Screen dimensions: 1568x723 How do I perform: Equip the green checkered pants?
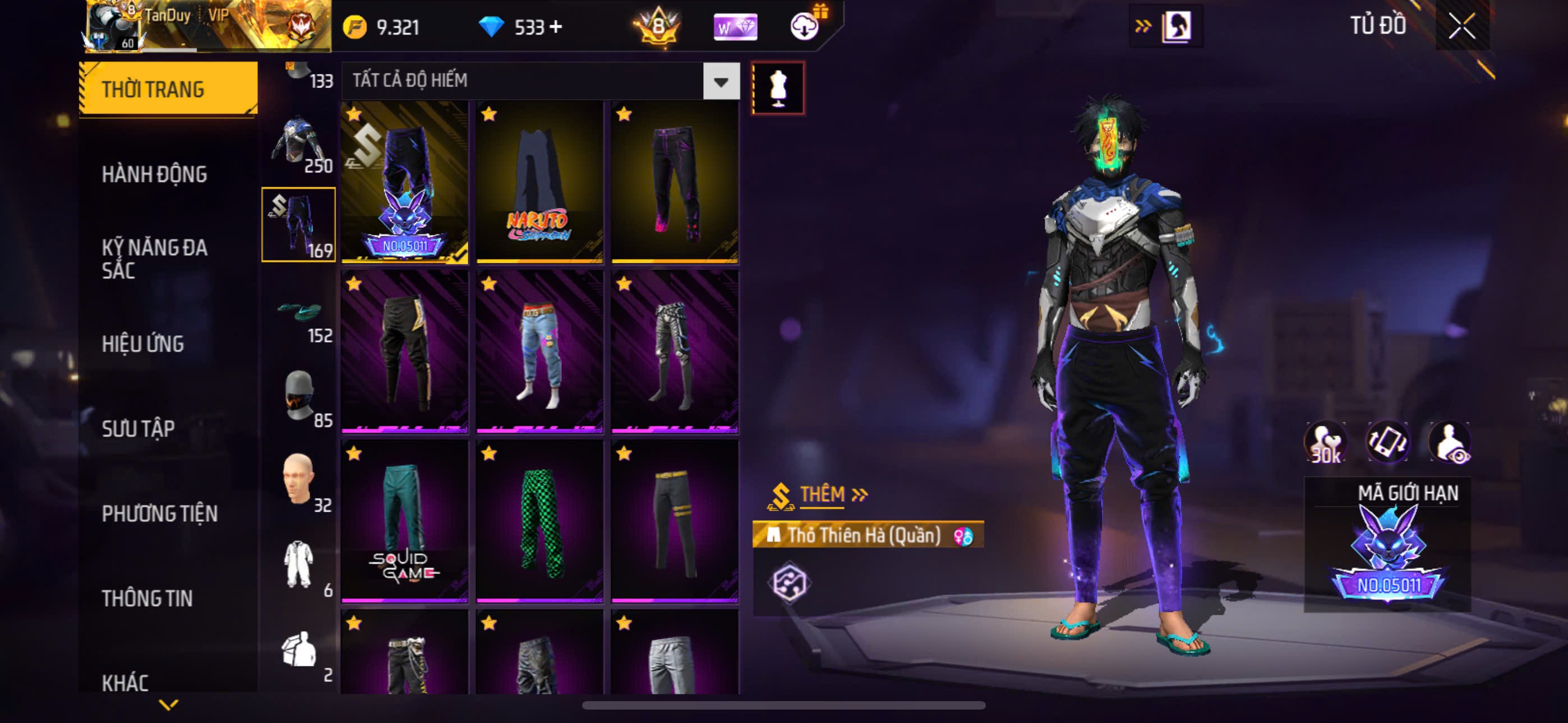[x=539, y=522]
